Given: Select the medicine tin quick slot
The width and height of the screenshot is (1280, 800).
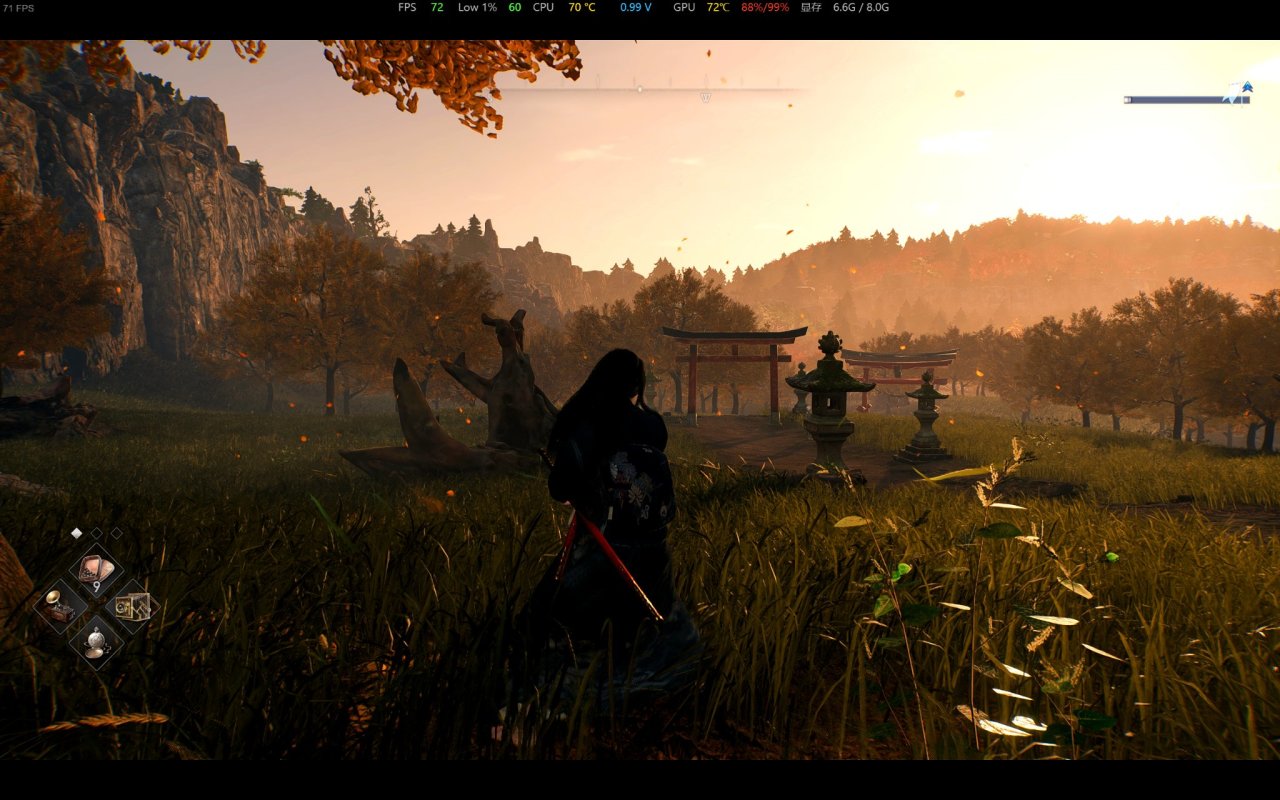Looking at the screenshot, I should [96, 571].
